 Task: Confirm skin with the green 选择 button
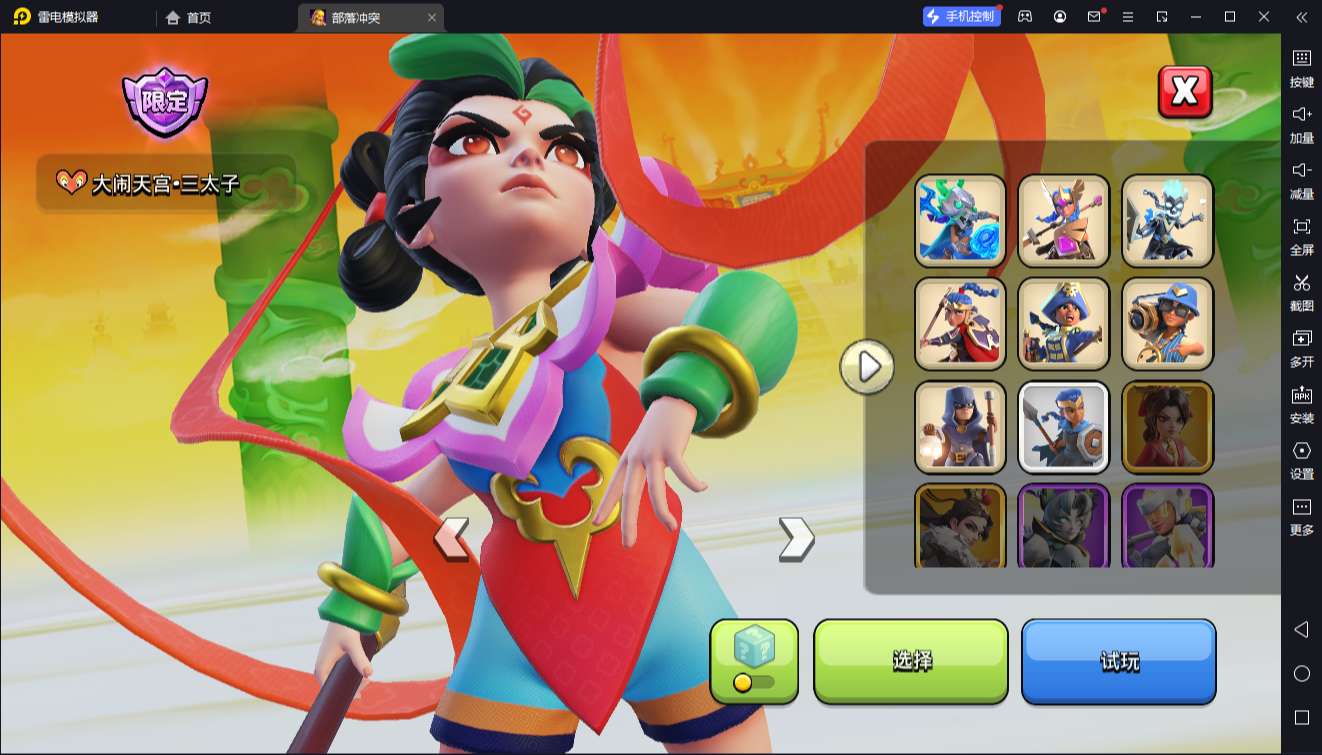click(911, 661)
